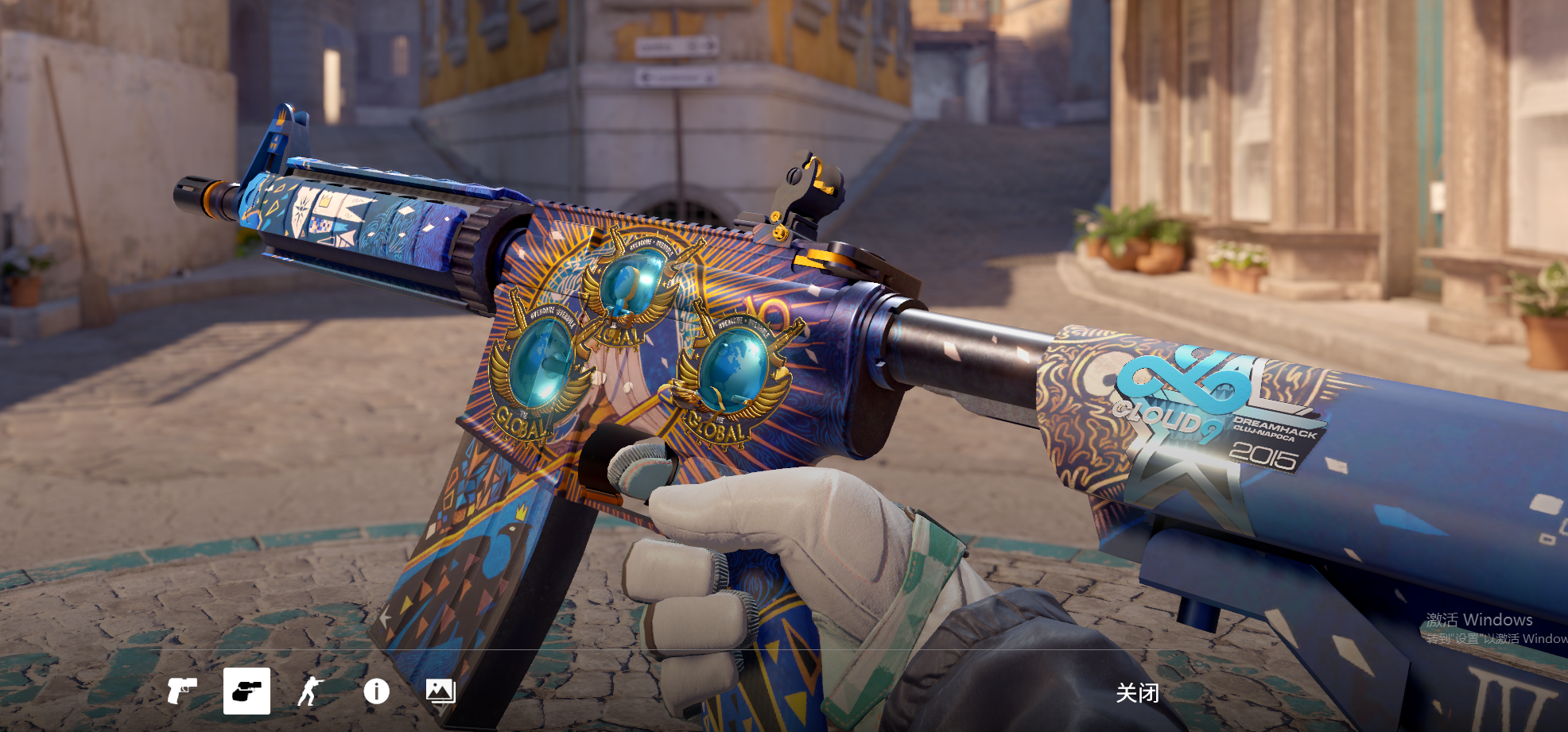Choose the picture background icon

(x=441, y=691)
